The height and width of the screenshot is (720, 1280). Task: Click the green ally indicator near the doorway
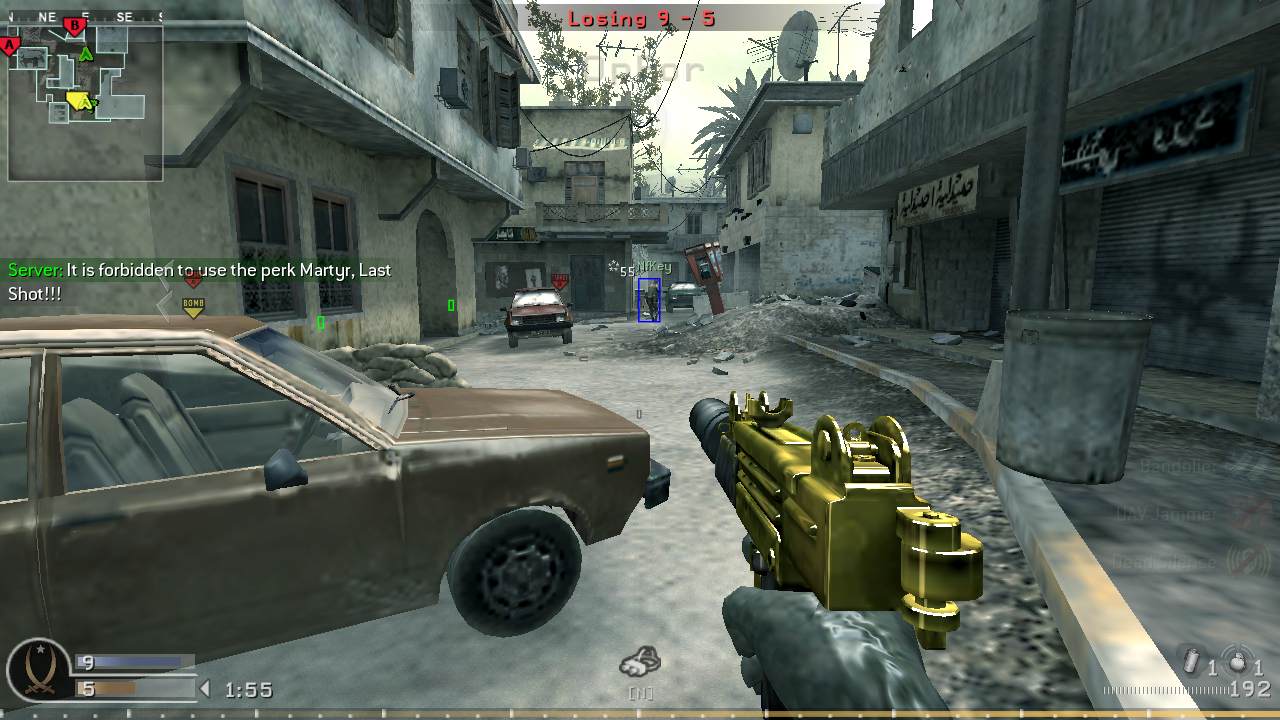(x=449, y=304)
